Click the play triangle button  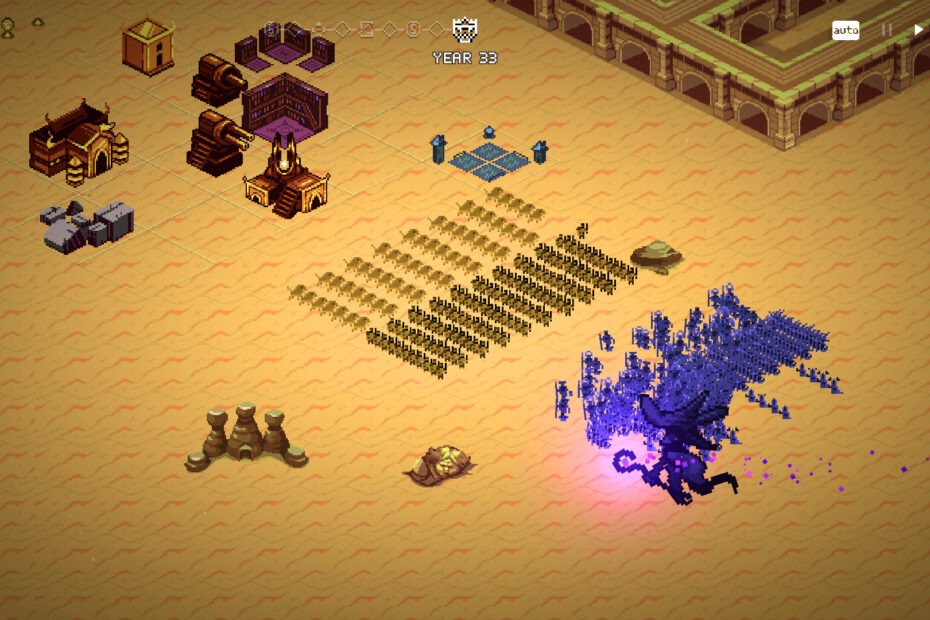click(x=918, y=30)
